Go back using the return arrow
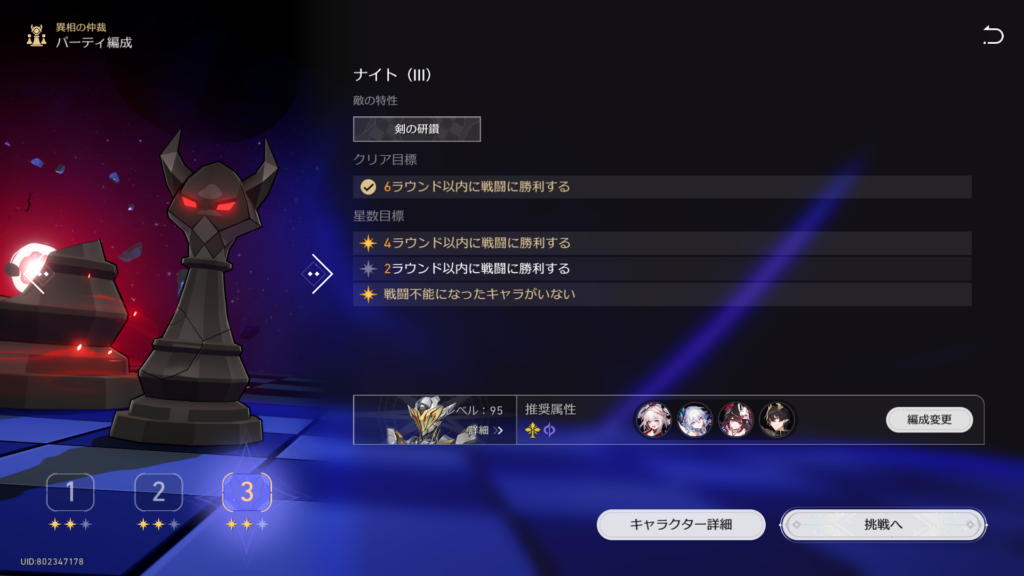 (x=992, y=37)
